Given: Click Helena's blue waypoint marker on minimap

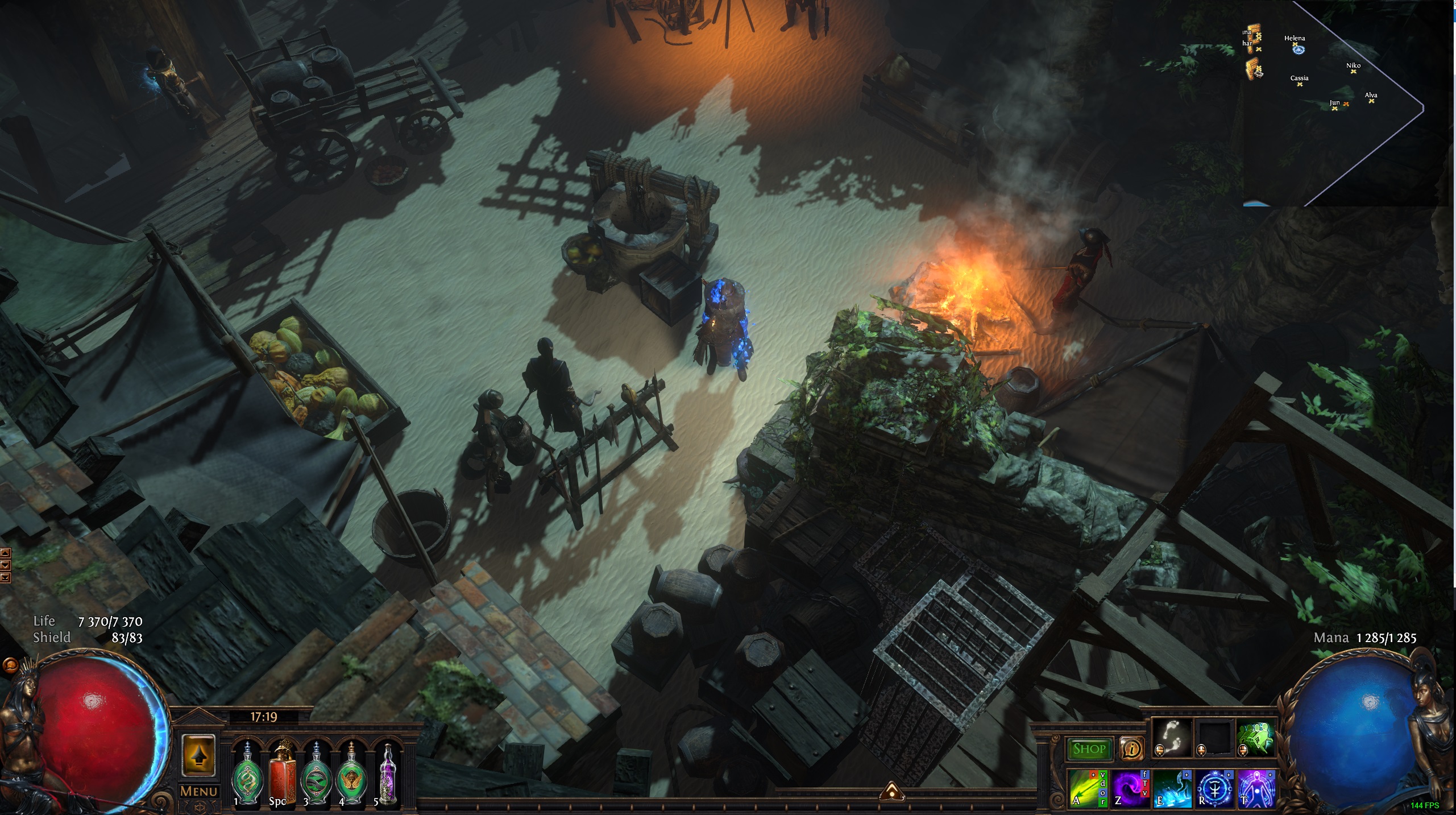Looking at the screenshot, I should coord(1298,50).
